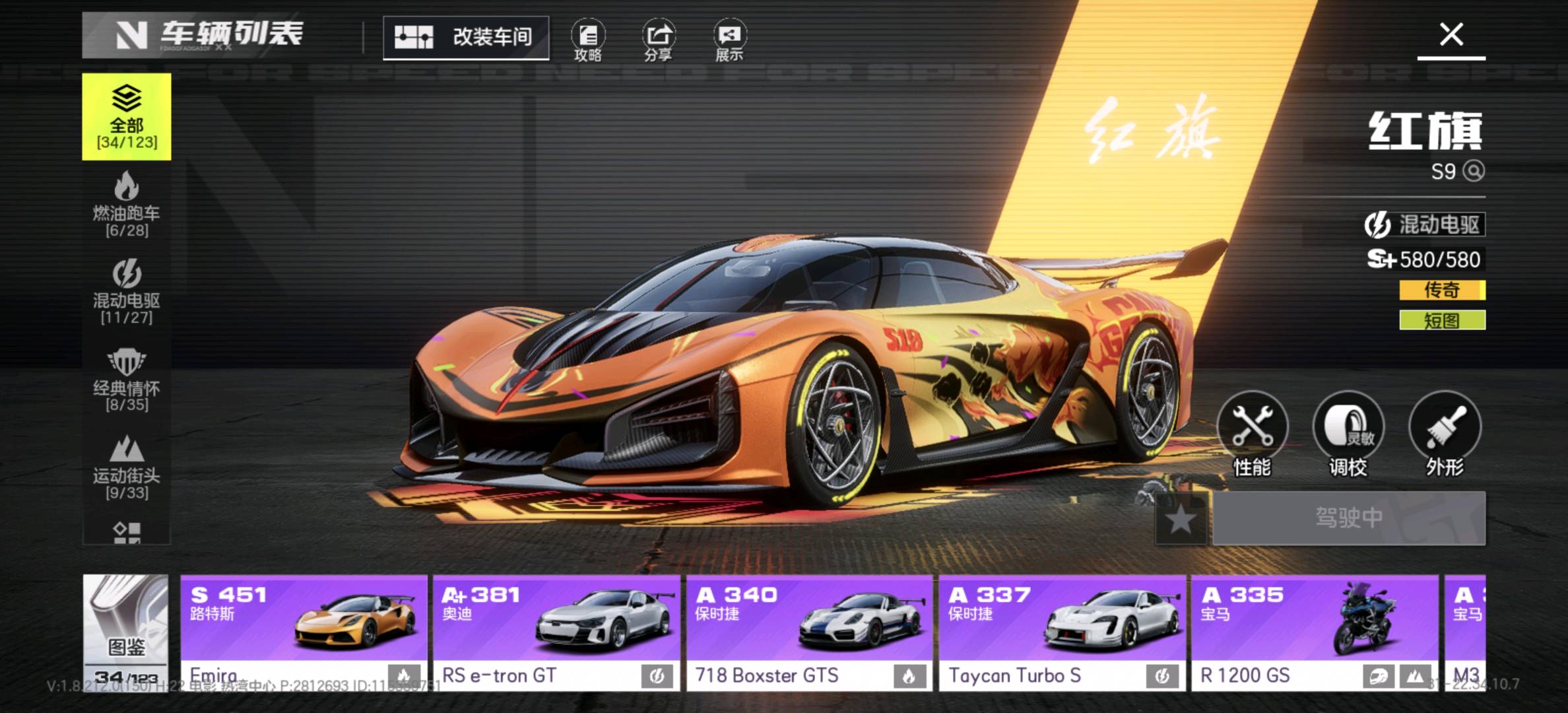Toggle the star favorite button
Viewport: 1568px width, 713px height.
tap(1181, 519)
